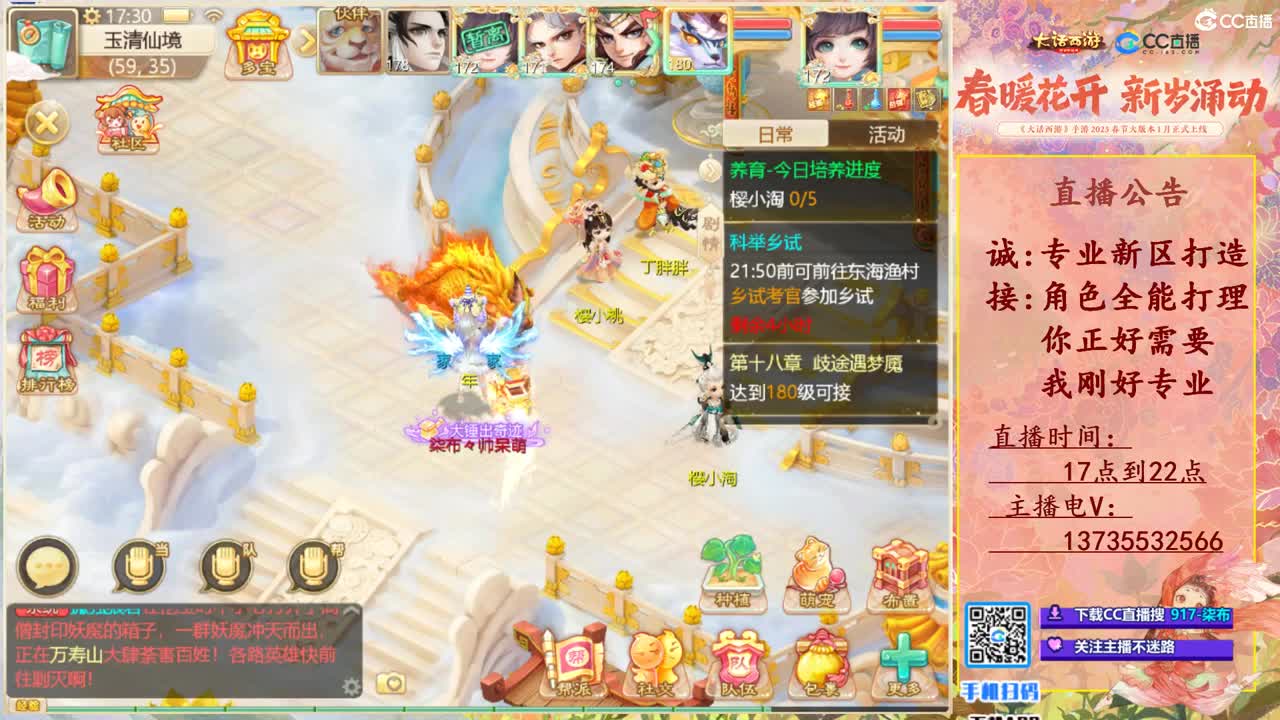Click the teal 更多 plus icon

(902, 655)
